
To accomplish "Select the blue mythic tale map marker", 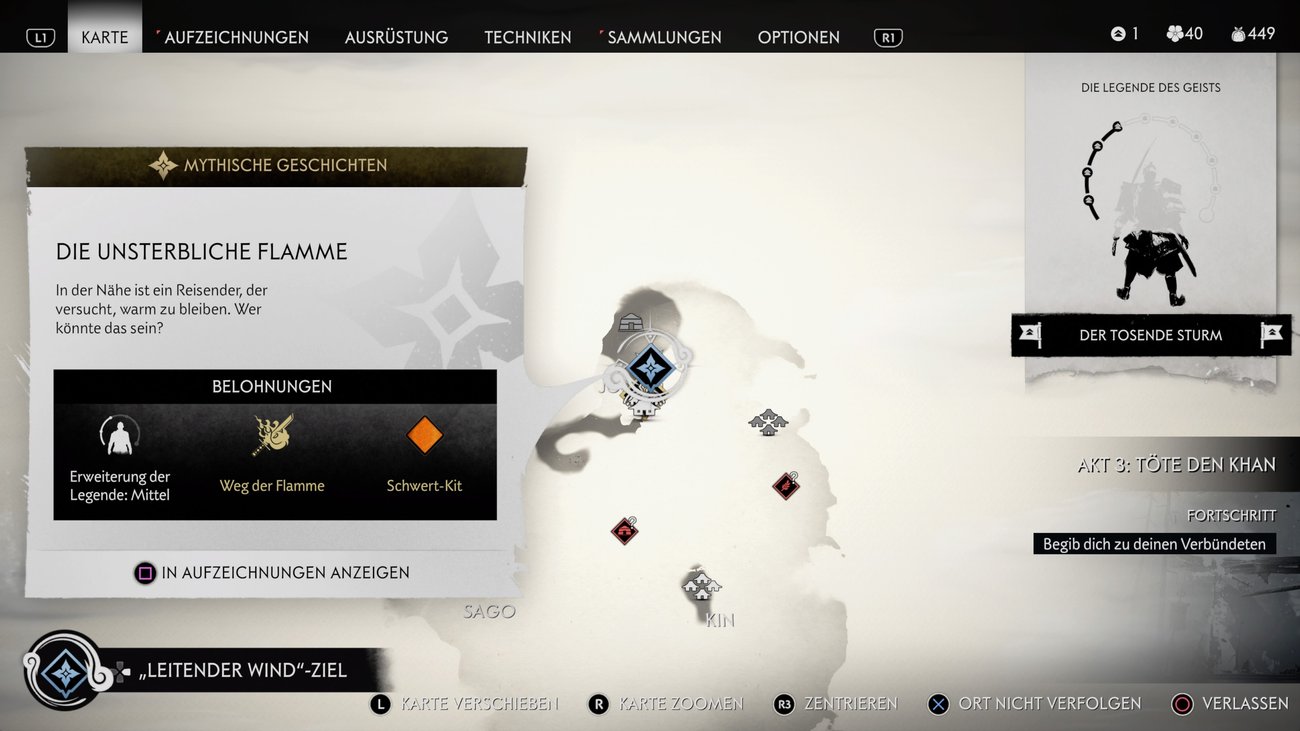I will (x=651, y=368).
